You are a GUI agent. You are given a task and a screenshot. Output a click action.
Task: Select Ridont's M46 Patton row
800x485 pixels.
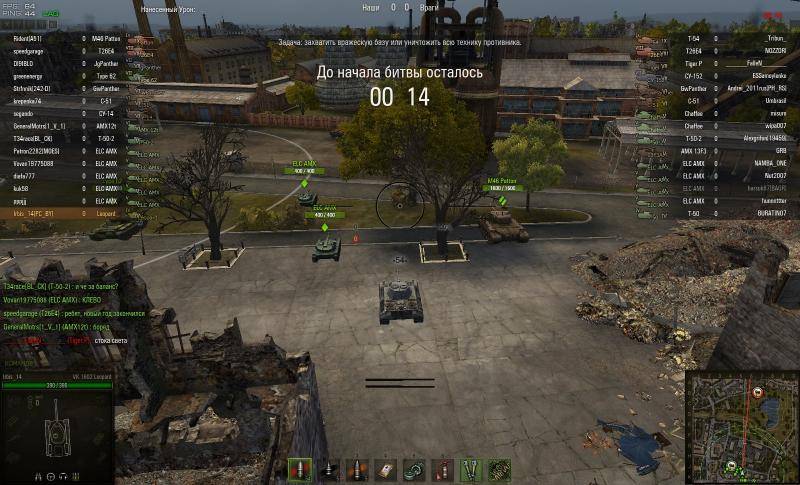(60, 37)
